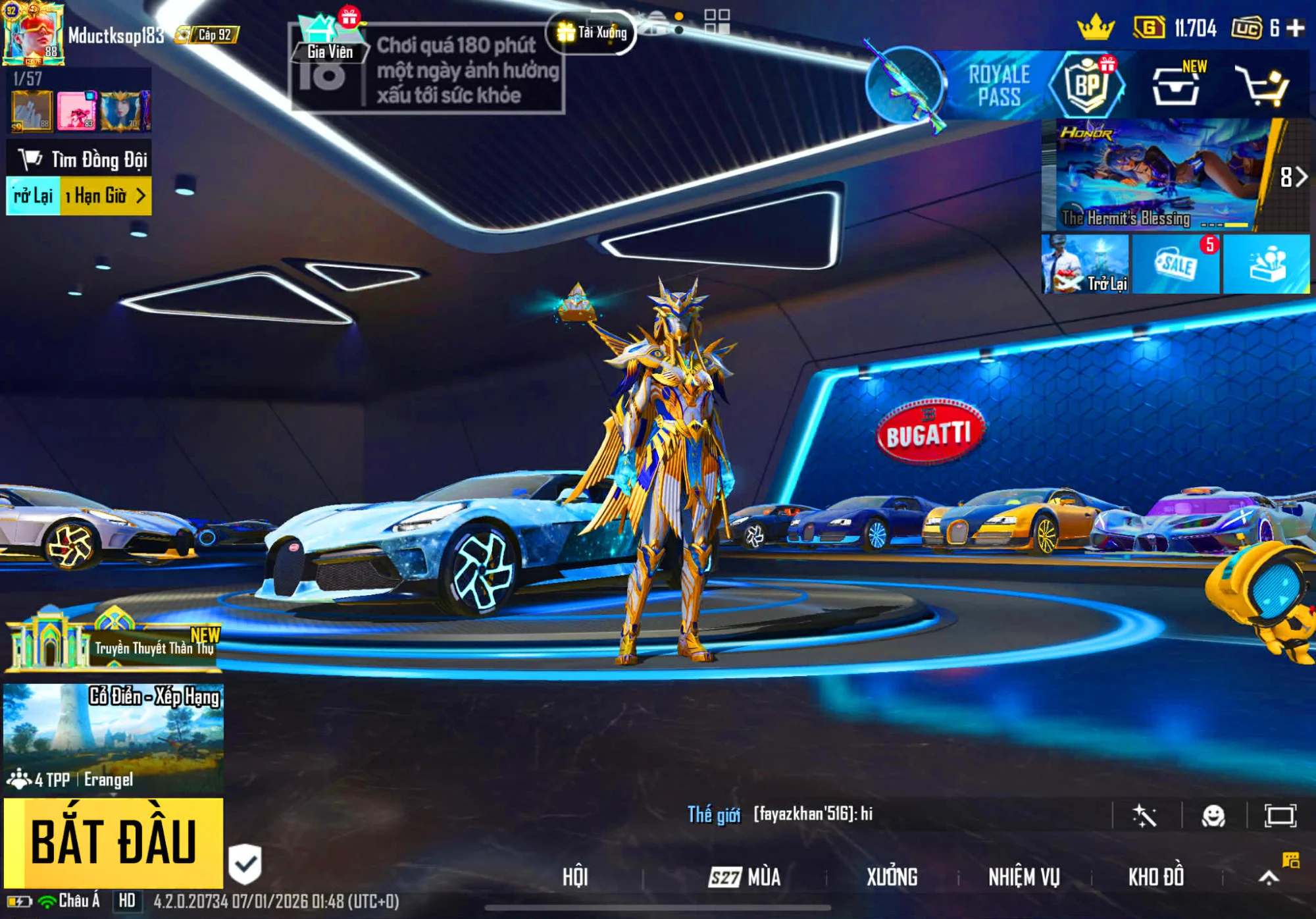Open Mductksop183 player profile avatar
The image size is (1316, 919).
(x=34, y=33)
